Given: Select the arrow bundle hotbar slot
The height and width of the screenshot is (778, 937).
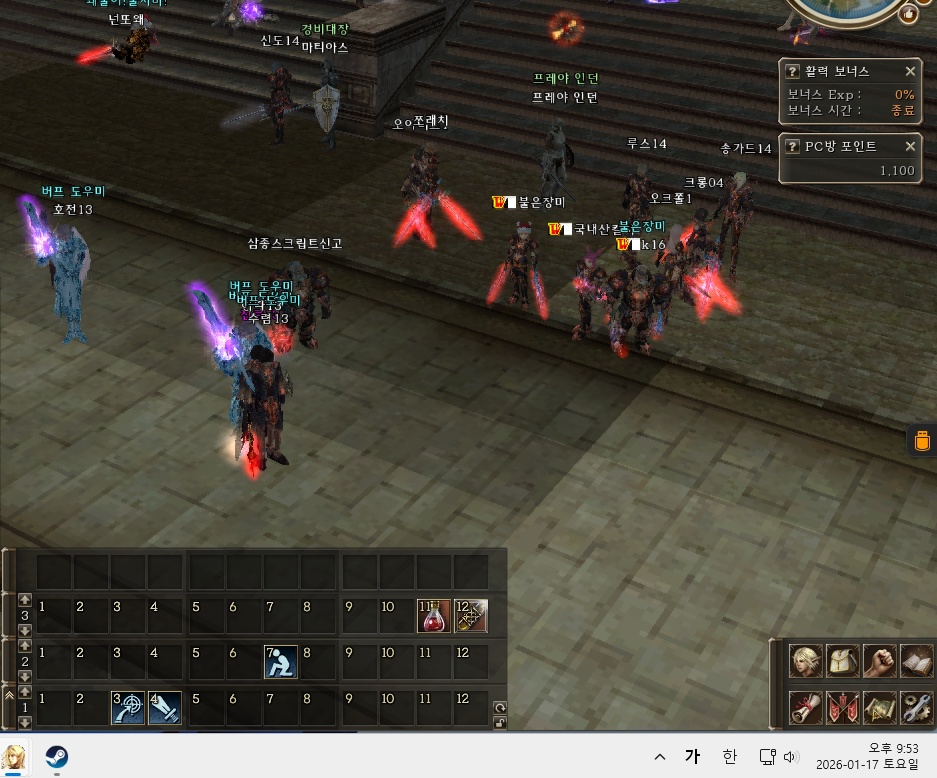Looking at the screenshot, I should (x=471, y=616).
